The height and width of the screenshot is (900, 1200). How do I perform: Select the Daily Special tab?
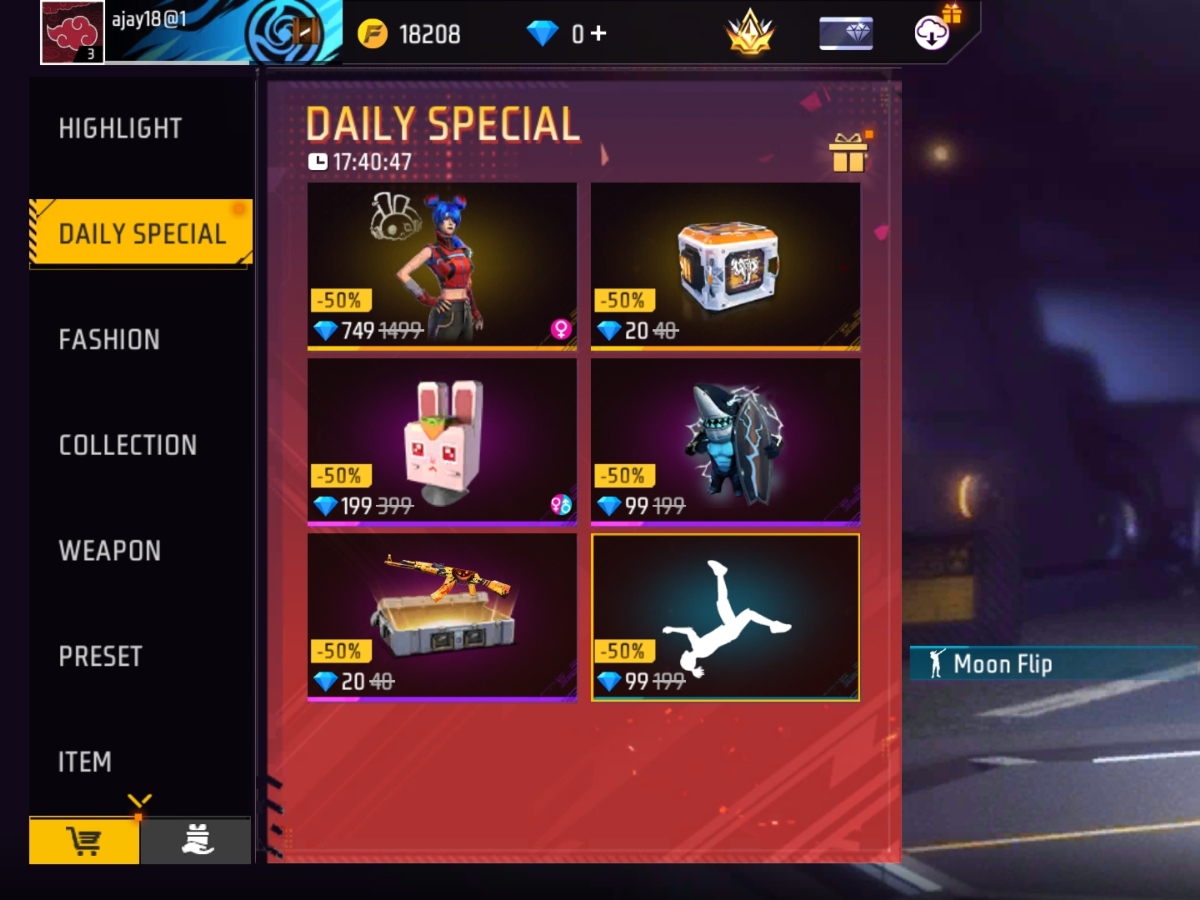[141, 234]
